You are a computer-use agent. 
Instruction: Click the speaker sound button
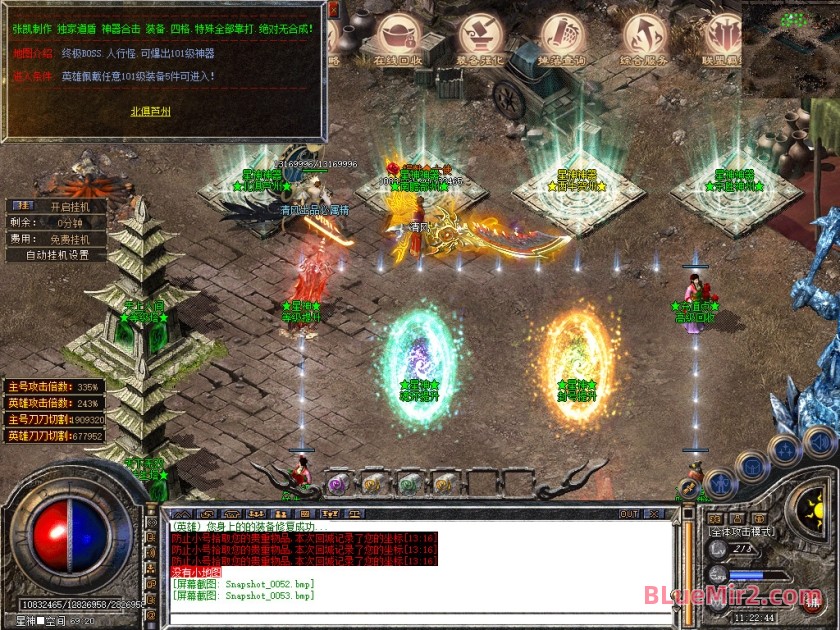point(818,440)
